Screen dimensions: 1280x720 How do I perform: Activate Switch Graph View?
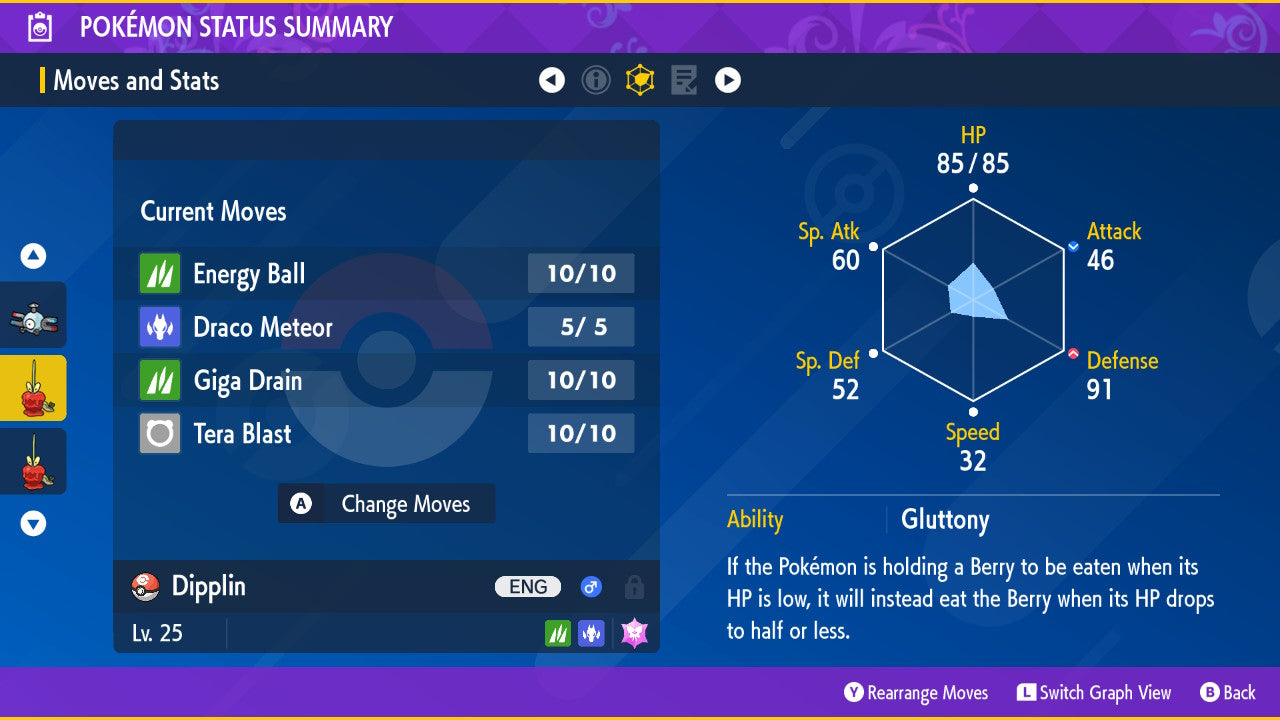tap(1094, 693)
